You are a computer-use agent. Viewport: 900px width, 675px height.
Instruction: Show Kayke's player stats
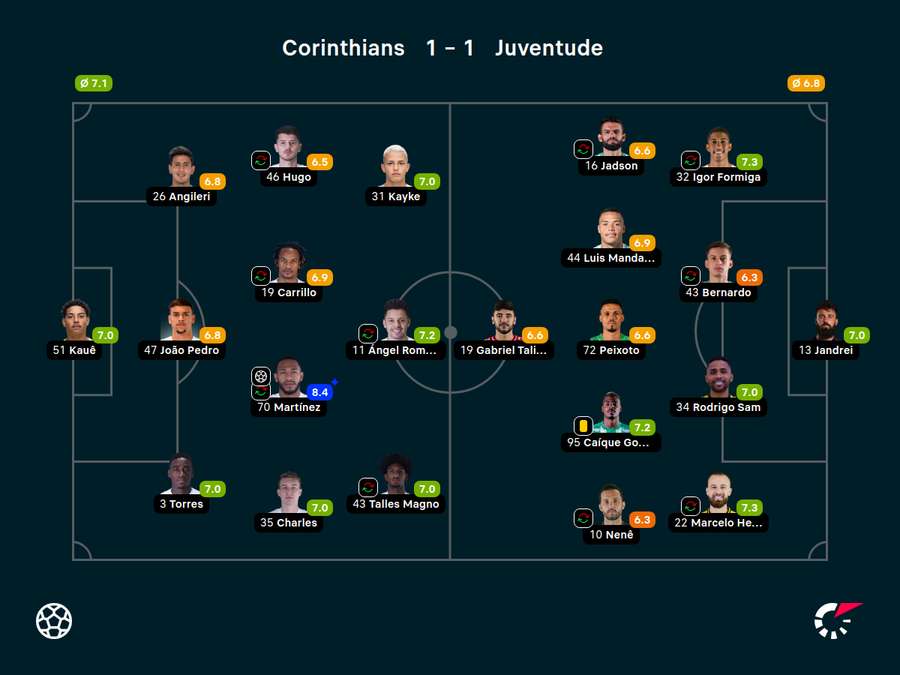(x=396, y=169)
